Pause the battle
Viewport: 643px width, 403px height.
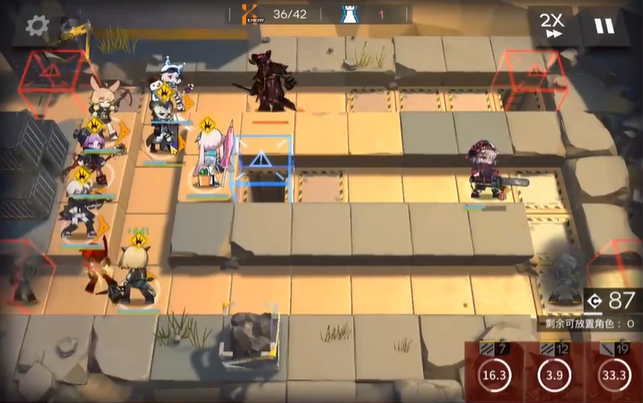[604, 25]
